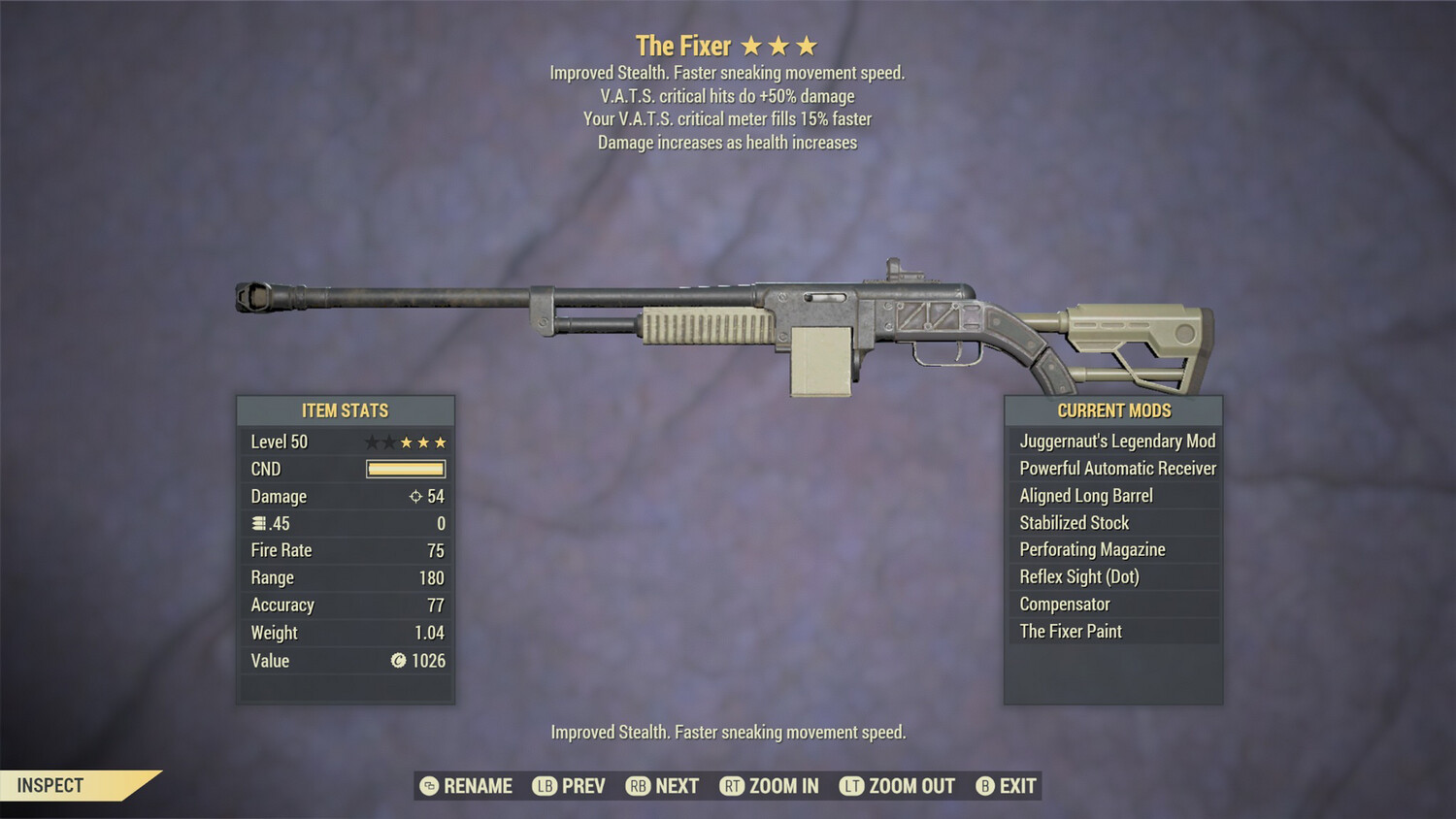Viewport: 1456px width, 819px height.
Task: Click the LB controller icon near PREV
Action: (x=545, y=786)
